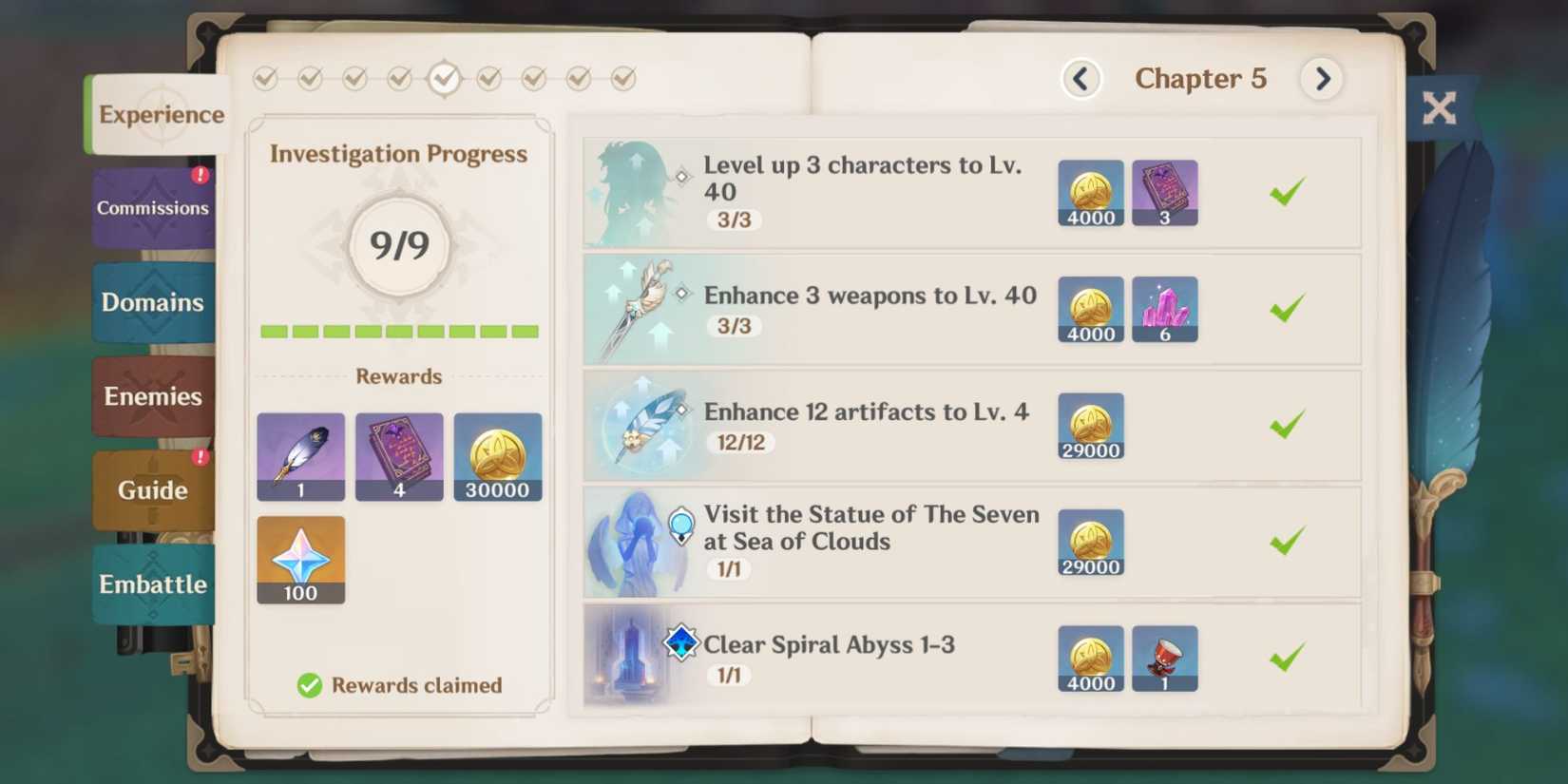The width and height of the screenshot is (1568, 784).
Task: Click the Rewards claimed indicator
Action: pyautogui.click(x=399, y=684)
